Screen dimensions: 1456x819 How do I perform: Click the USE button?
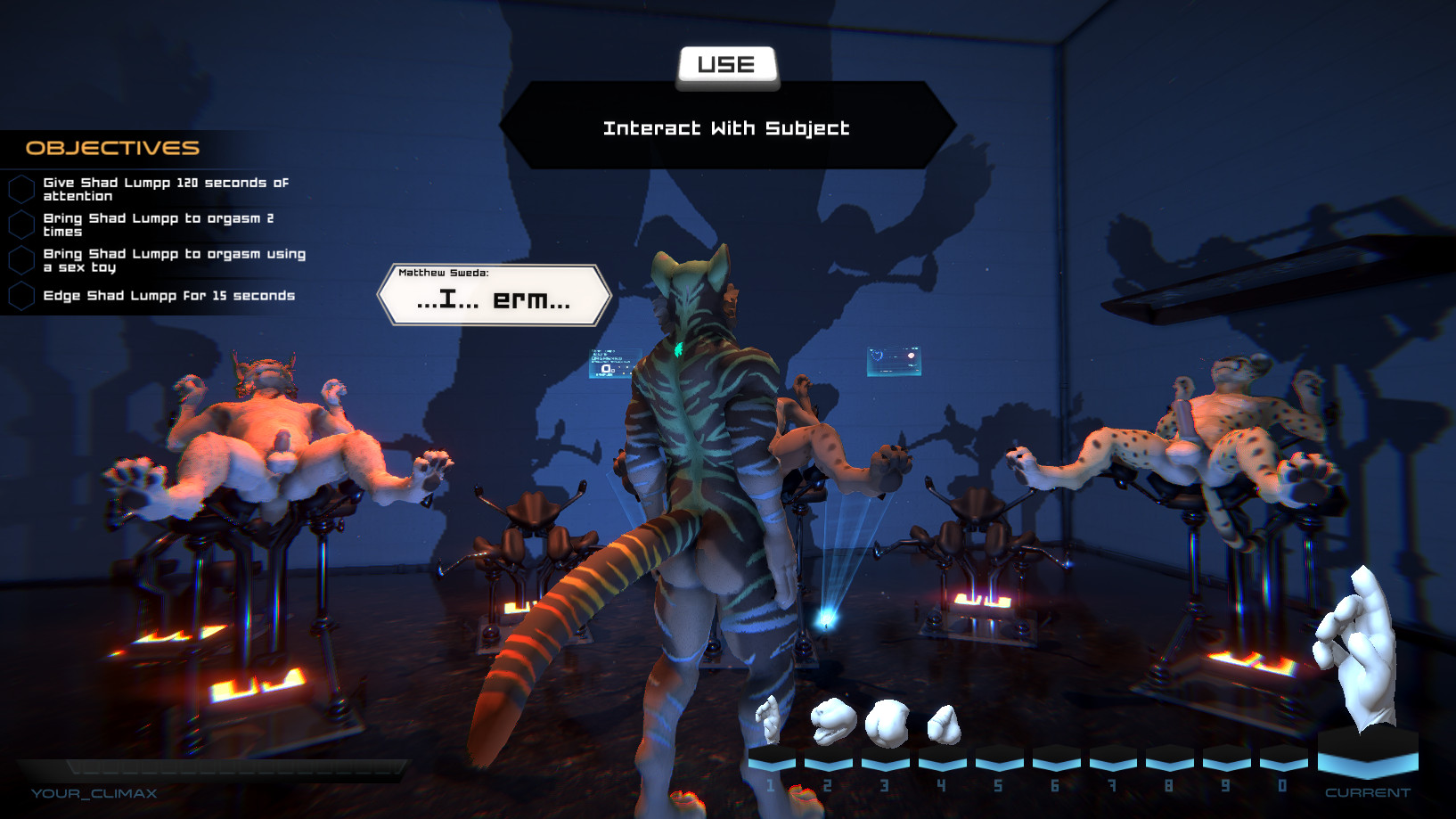[726, 66]
